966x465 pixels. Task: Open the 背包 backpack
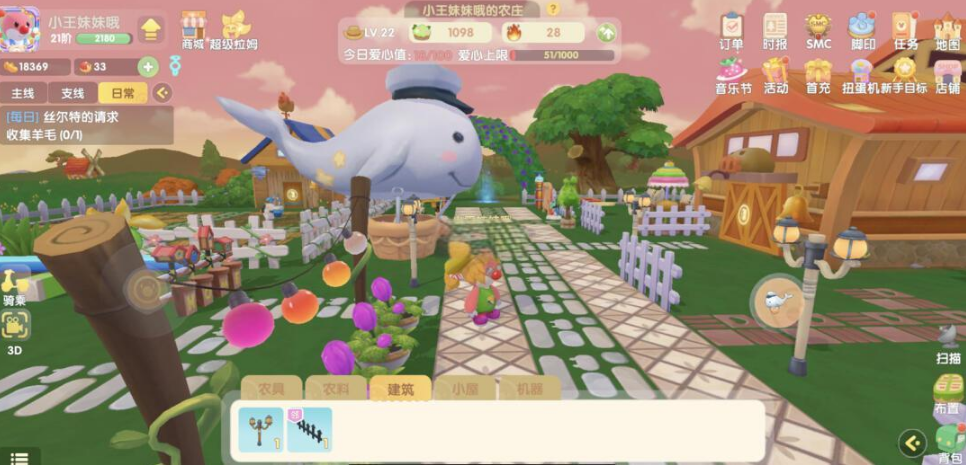tap(949, 445)
